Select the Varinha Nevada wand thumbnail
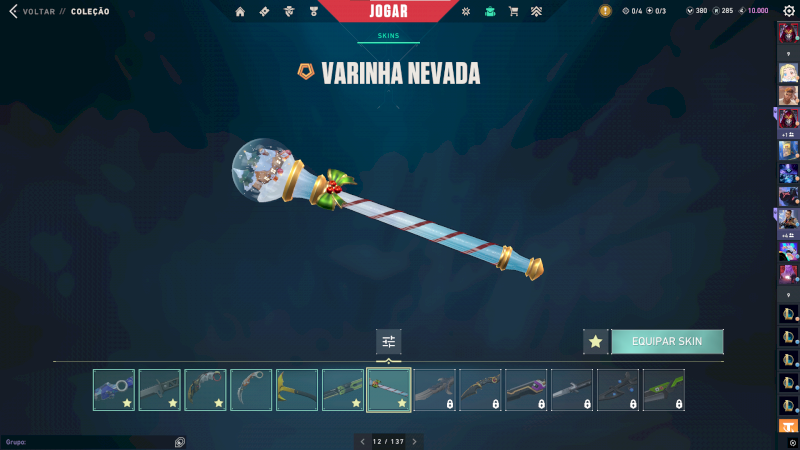 point(389,390)
